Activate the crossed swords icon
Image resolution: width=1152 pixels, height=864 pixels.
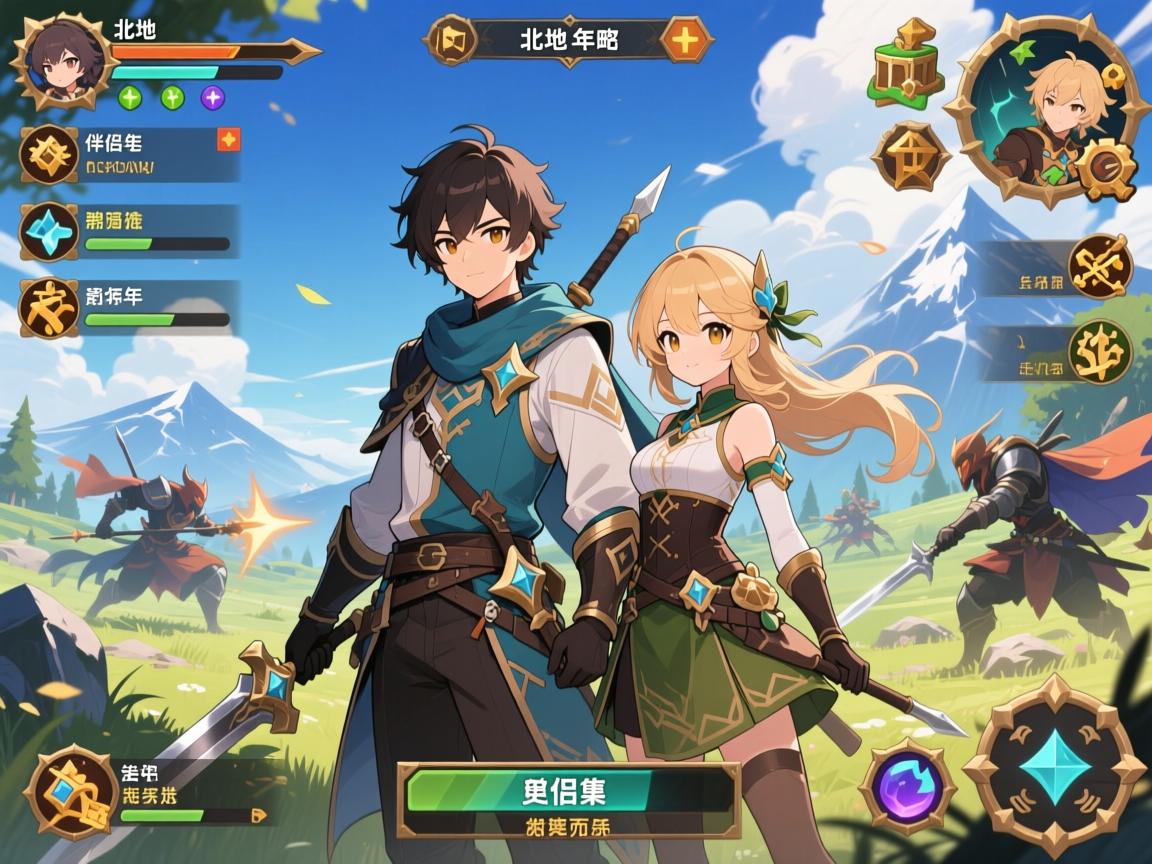click(x=1100, y=266)
